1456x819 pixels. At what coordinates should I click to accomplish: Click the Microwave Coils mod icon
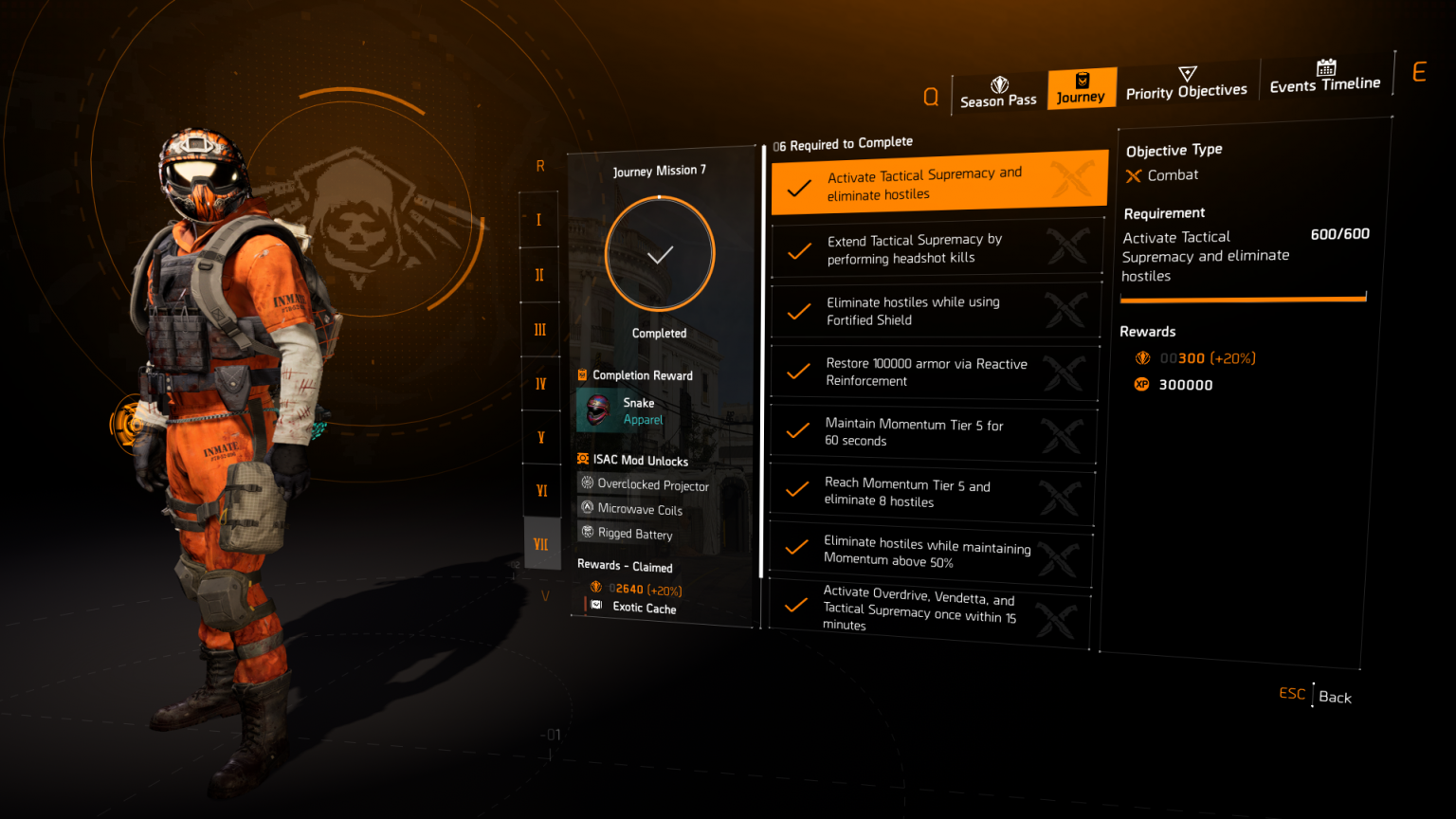pos(590,509)
